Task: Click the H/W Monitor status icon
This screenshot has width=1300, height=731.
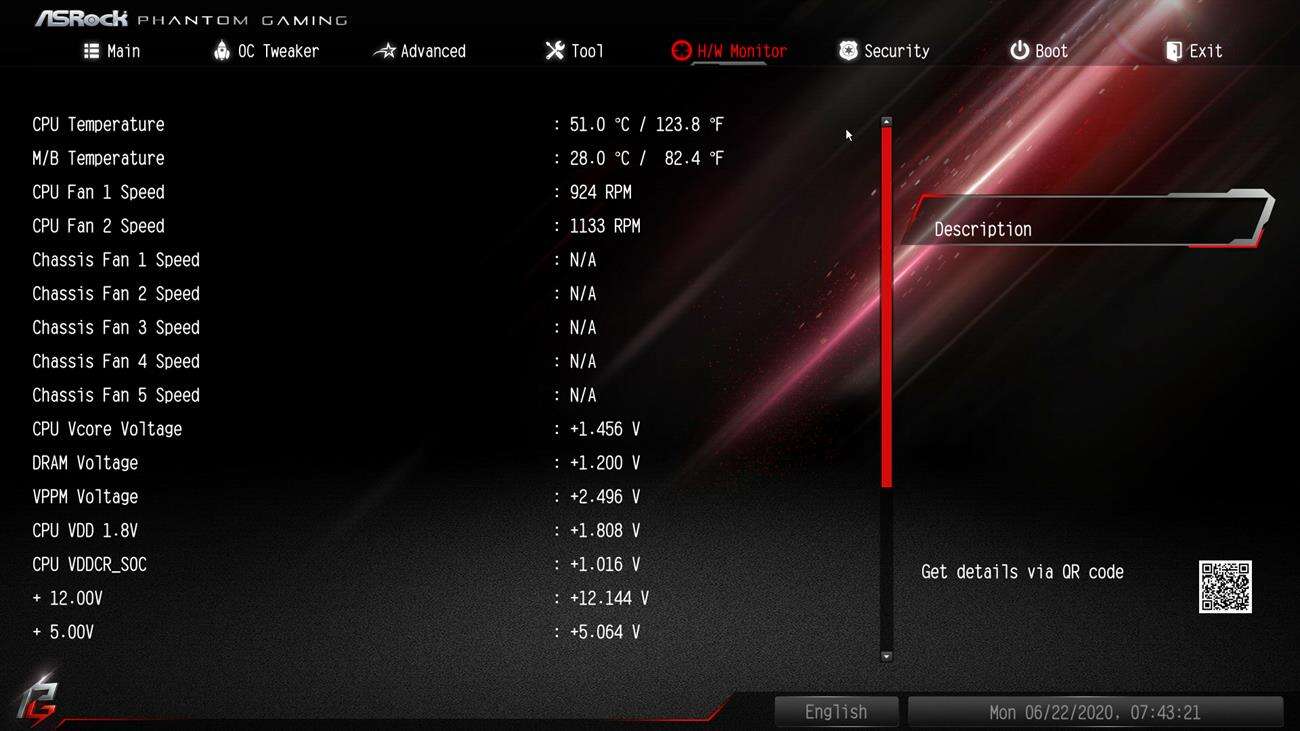Action: coord(683,50)
